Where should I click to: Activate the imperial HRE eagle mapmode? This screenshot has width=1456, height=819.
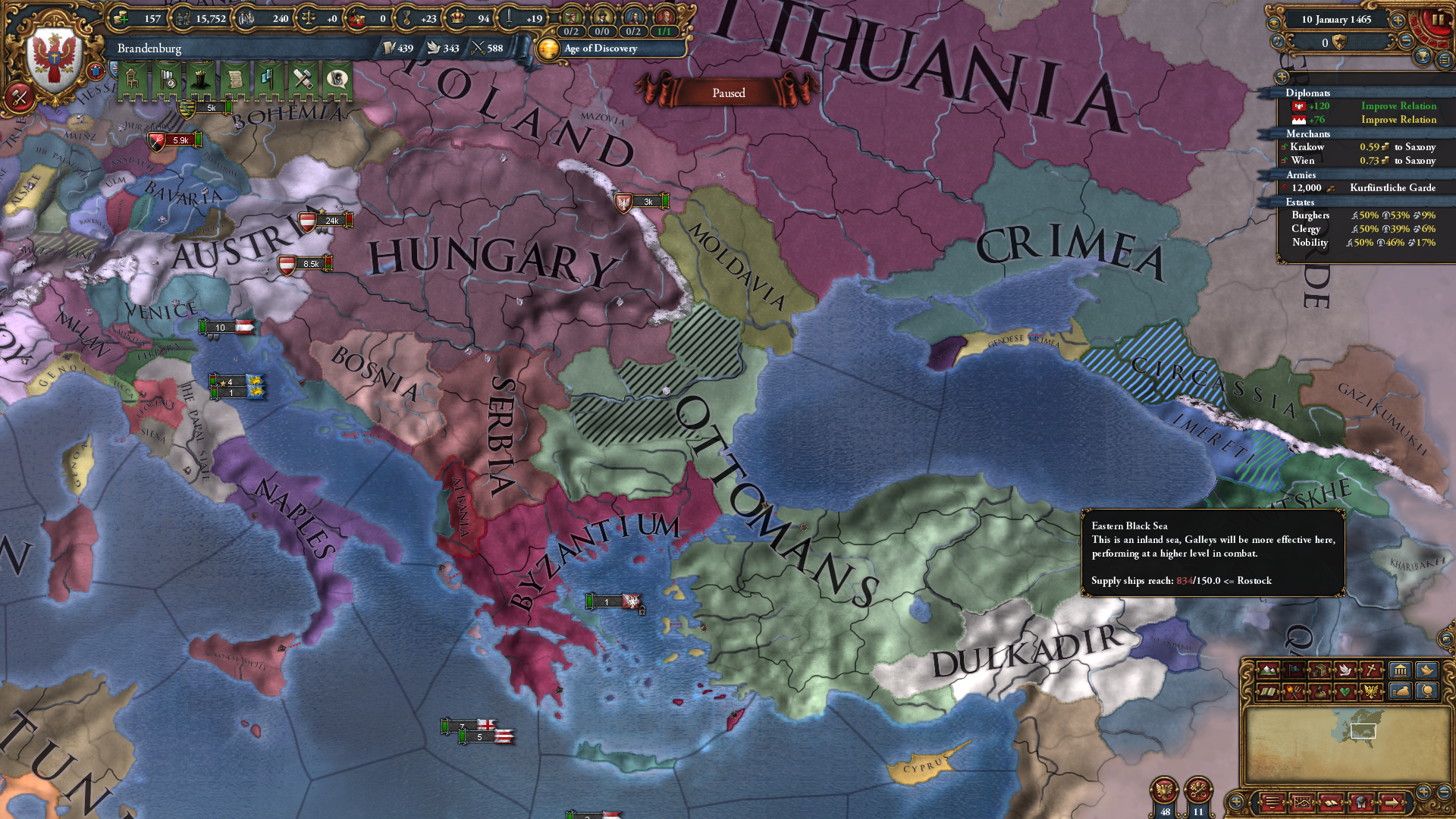pyautogui.click(x=1370, y=693)
